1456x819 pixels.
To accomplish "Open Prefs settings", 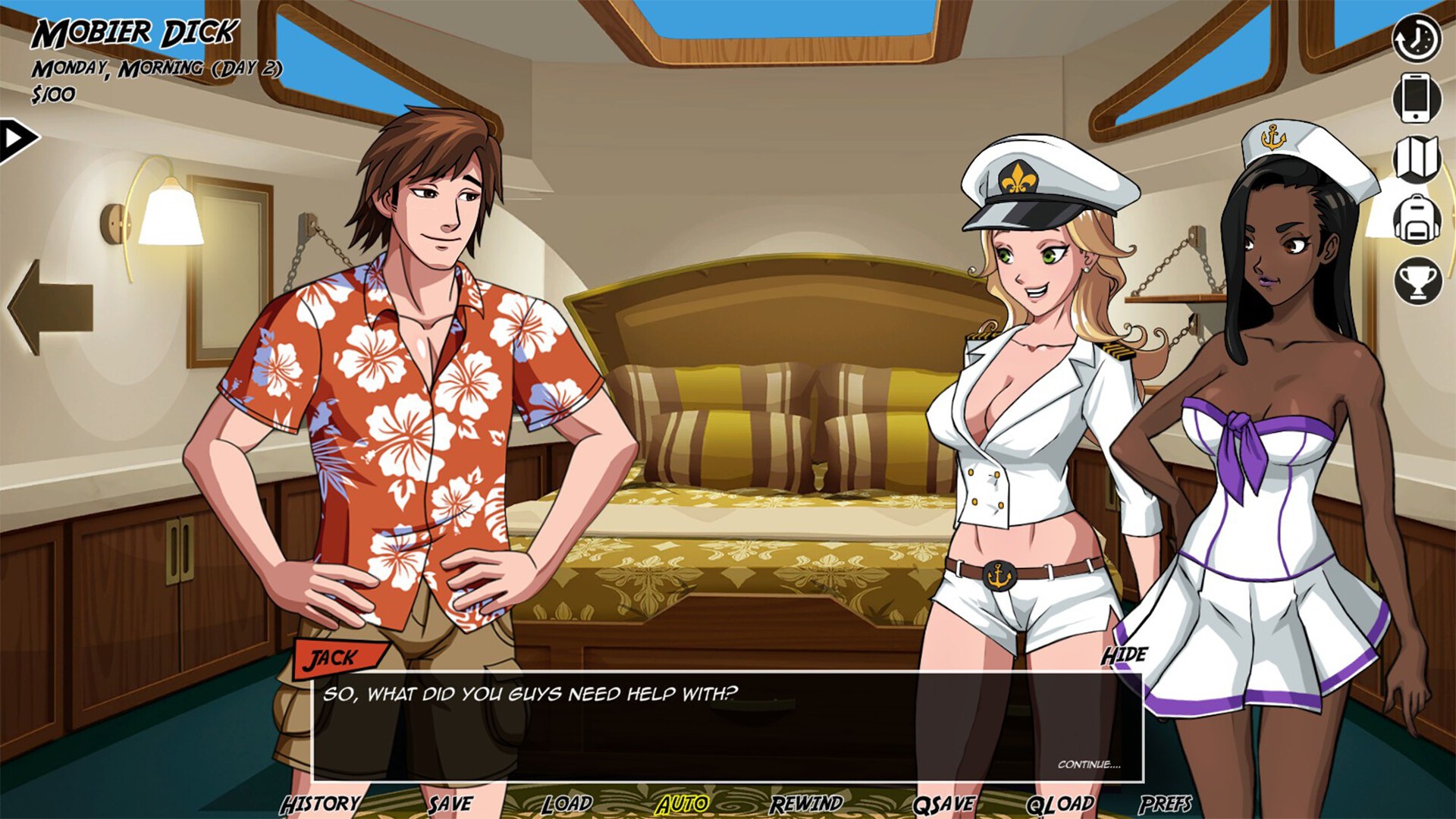I will (1165, 804).
